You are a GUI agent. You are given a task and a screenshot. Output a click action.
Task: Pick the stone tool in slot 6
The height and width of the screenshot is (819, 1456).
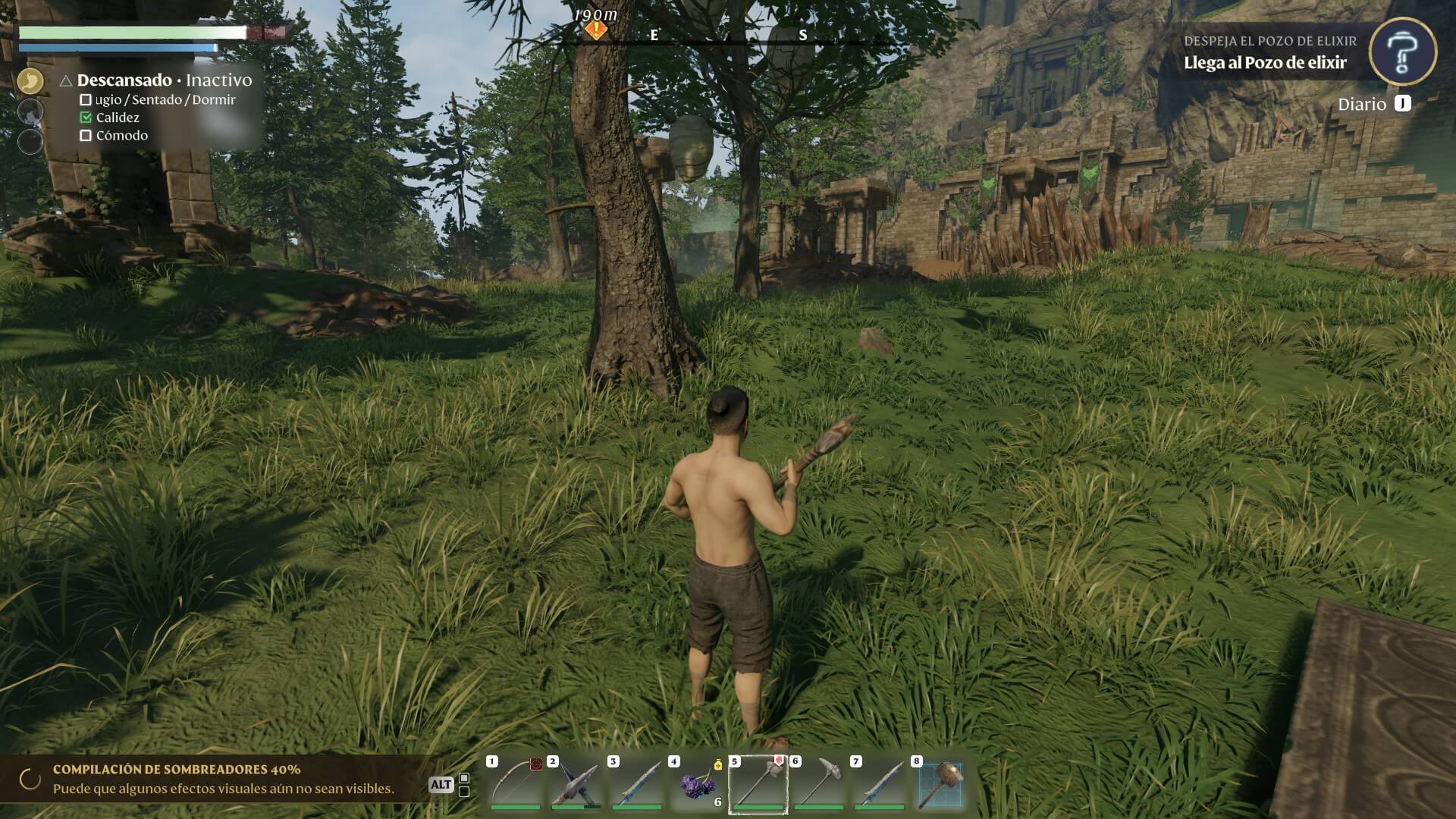[x=818, y=783]
